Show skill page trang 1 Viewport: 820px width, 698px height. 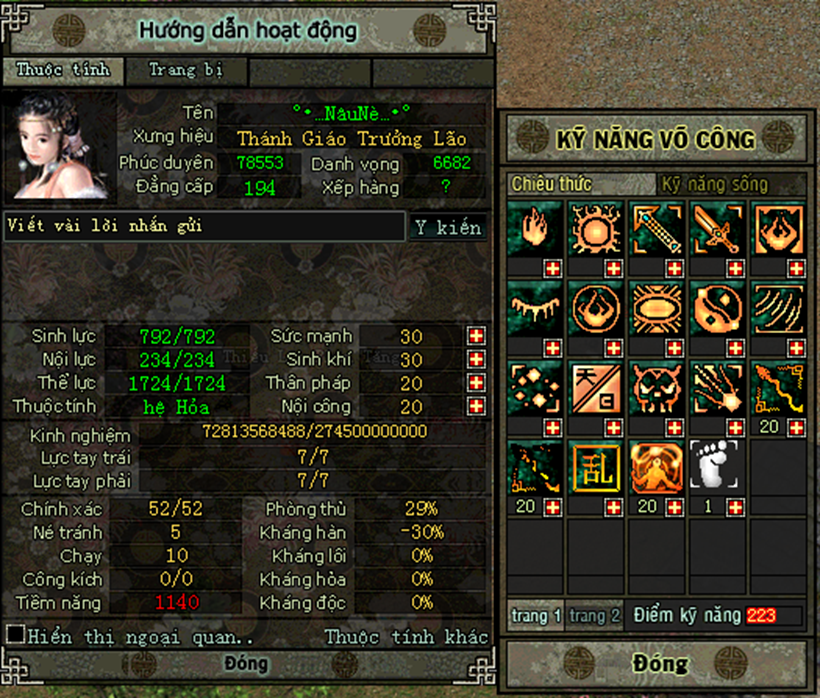[x=536, y=616]
